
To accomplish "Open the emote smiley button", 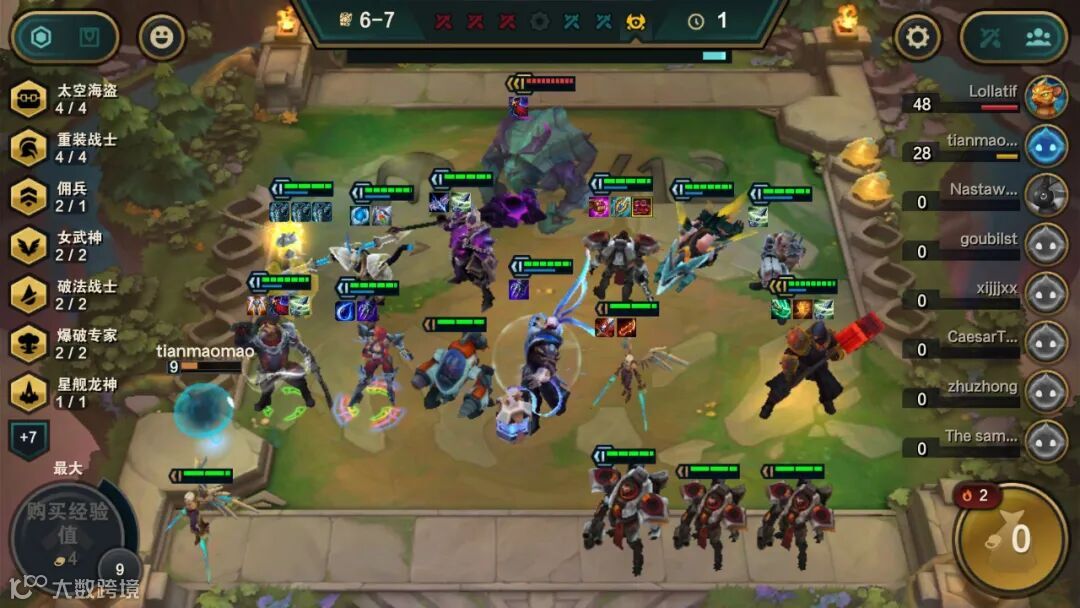I will (161, 38).
